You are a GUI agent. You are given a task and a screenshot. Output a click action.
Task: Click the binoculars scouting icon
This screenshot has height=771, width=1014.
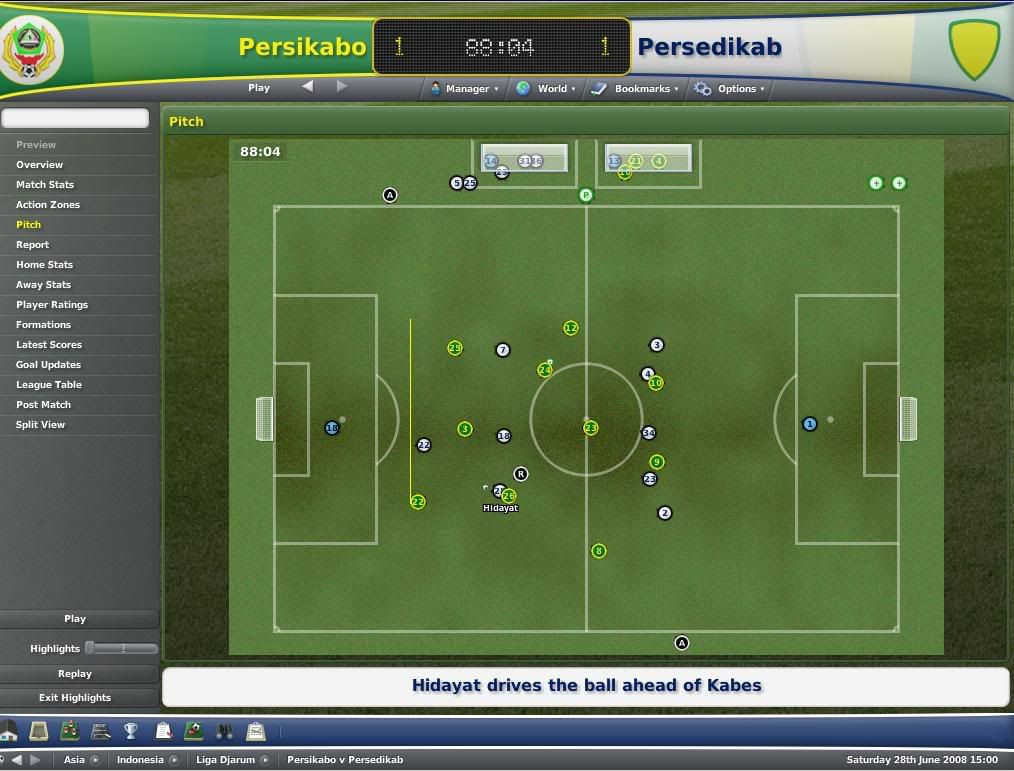click(x=225, y=732)
